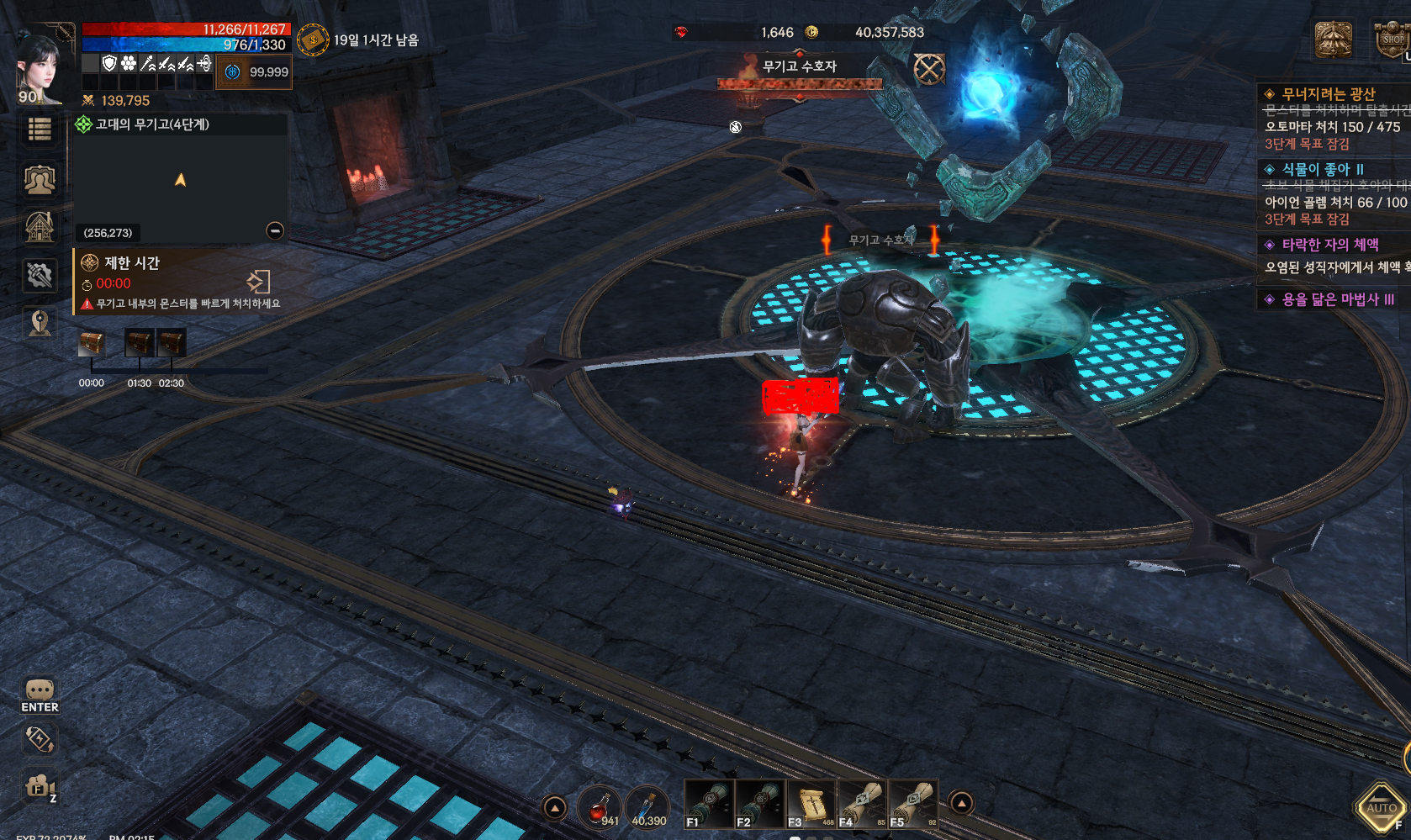Open the list menu icon
The width and height of the screenshot is (1411, 840).
(40, 129)
